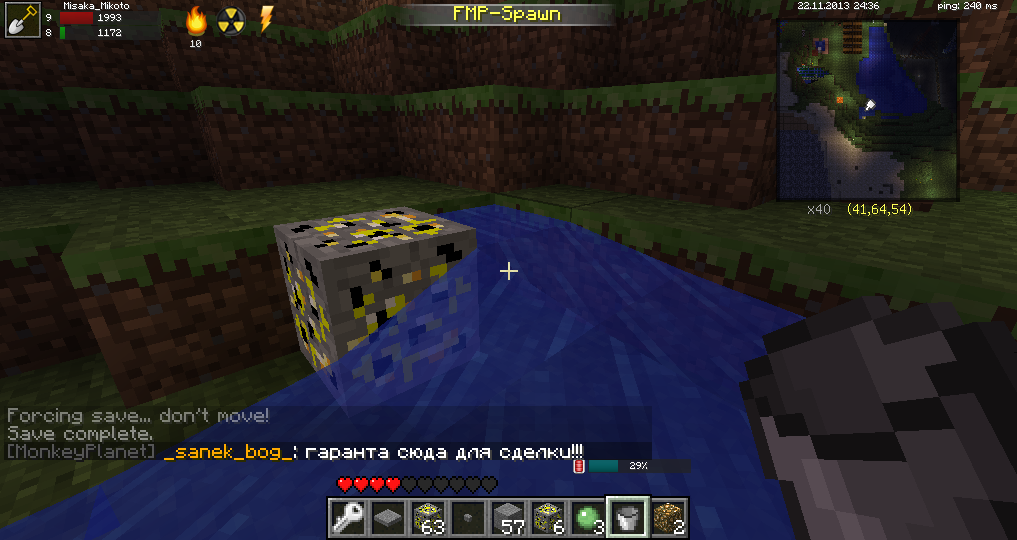Choose the yellow ore stack of 6
The image size is (1017, 540).
(x=548, y=517)
